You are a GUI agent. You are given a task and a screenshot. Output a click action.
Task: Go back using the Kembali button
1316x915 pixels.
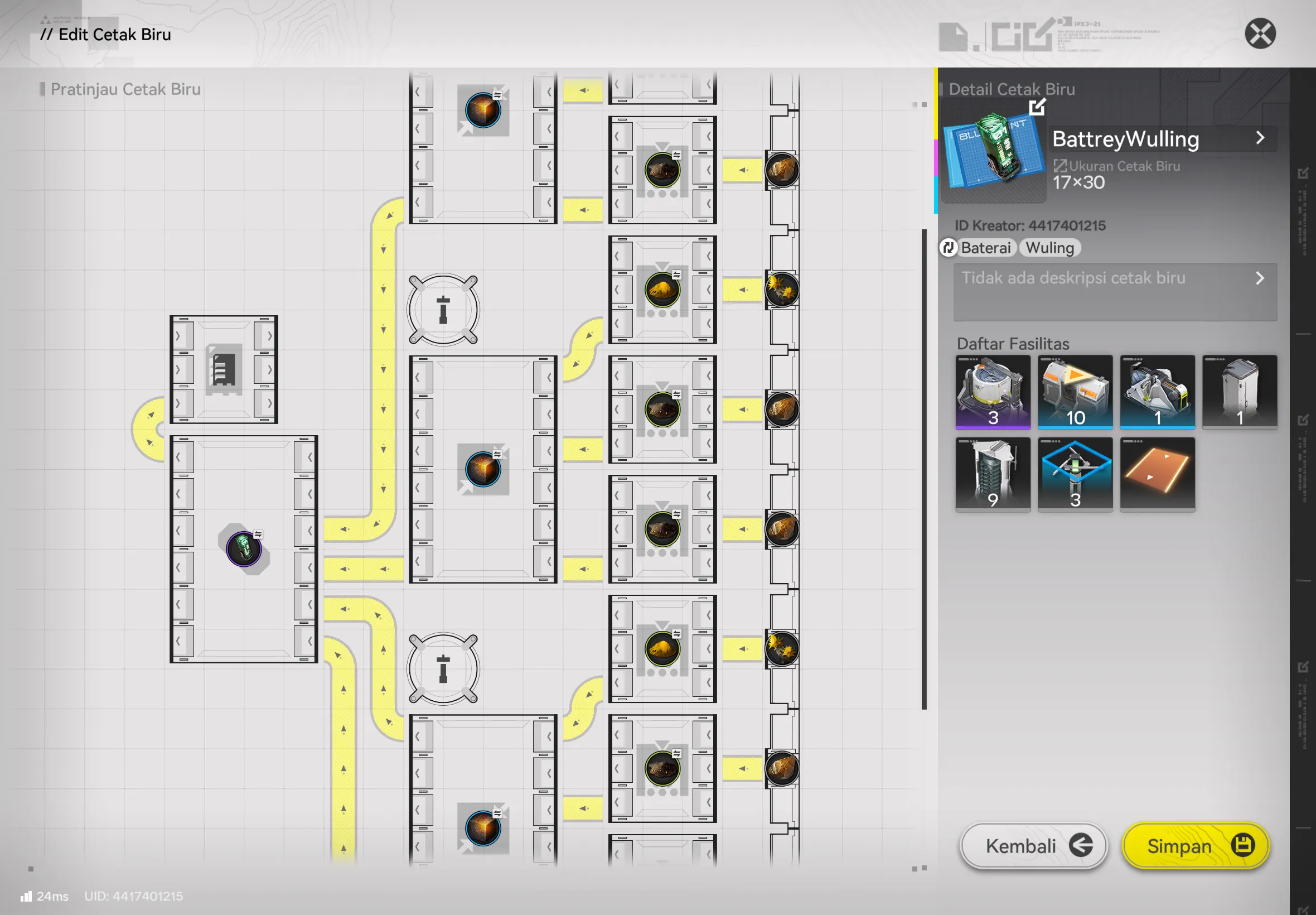click(x=1033, y=846)
